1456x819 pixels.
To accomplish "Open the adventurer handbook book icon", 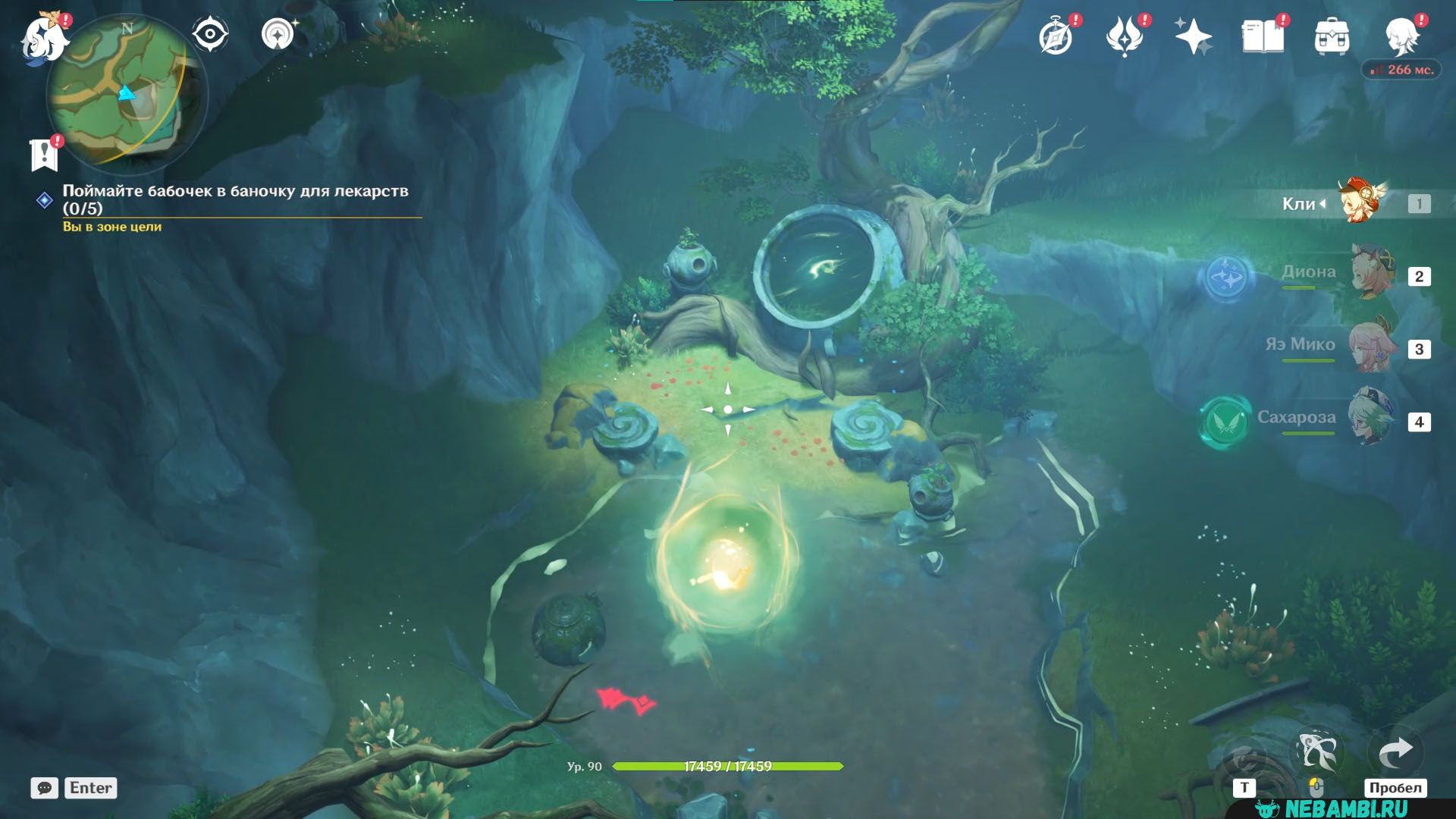I will coord(1263,36).
